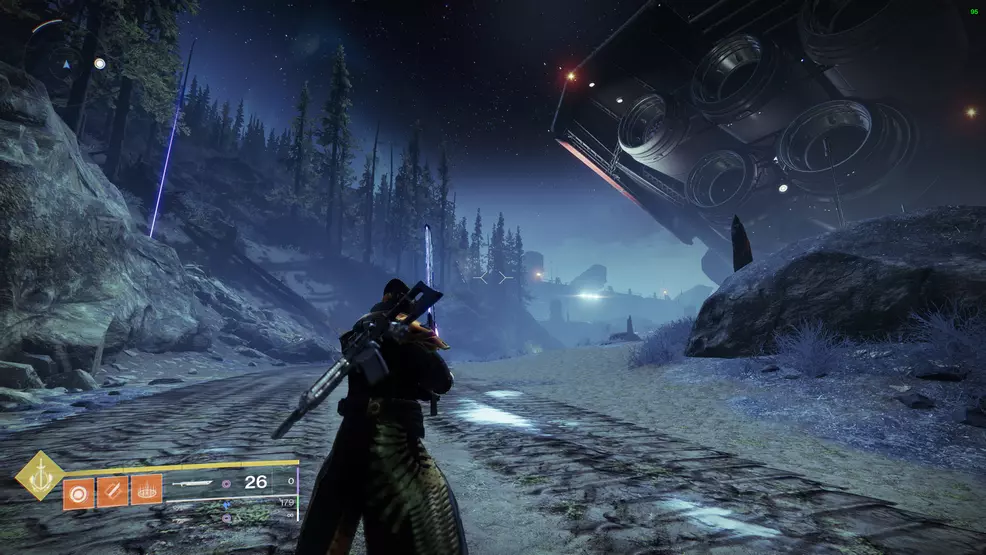Activate the golden diamond super ability icon

pos(39,475)
